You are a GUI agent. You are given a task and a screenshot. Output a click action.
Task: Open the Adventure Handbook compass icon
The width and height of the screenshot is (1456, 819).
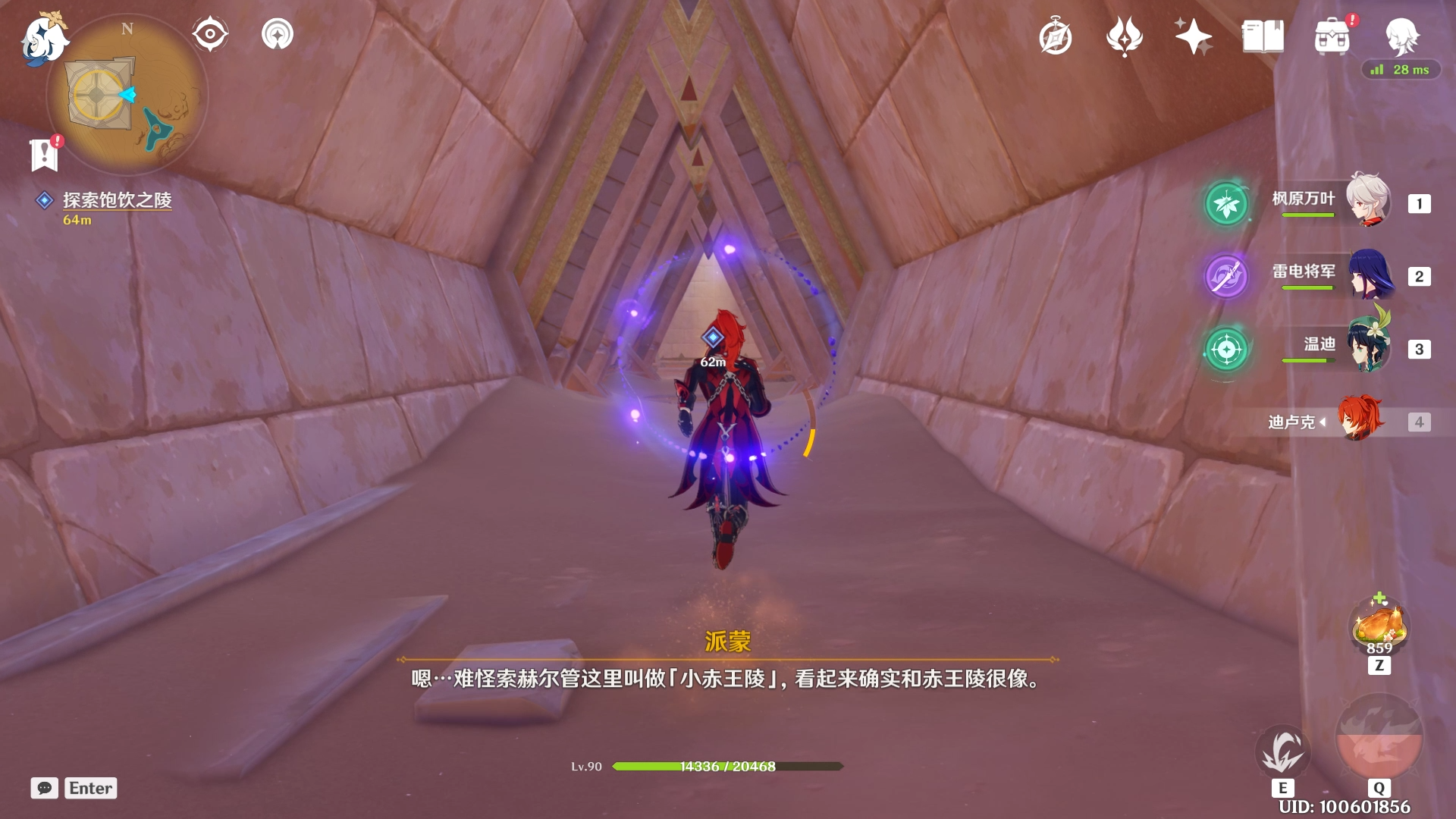click(x=1055, y=36)
